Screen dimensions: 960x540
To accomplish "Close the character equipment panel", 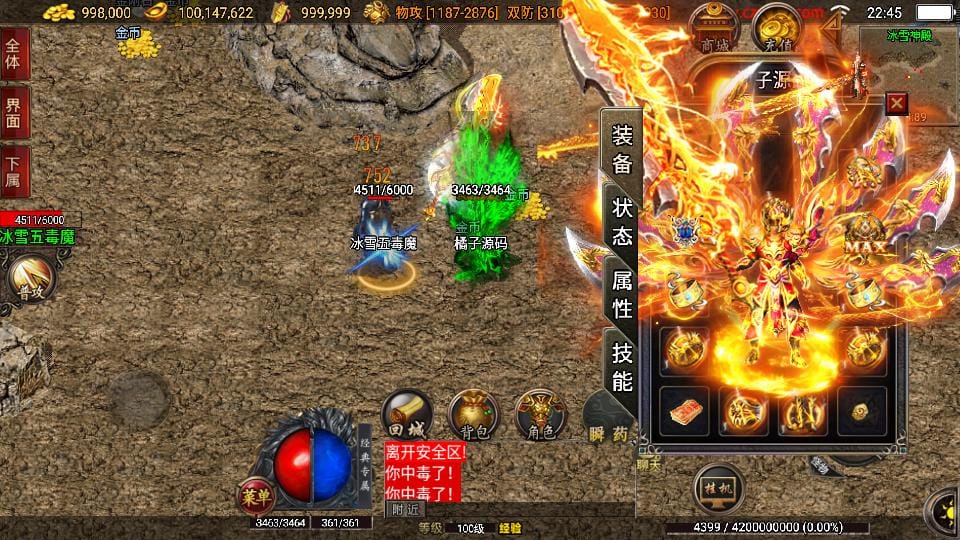I will click(x=897, y=103).
